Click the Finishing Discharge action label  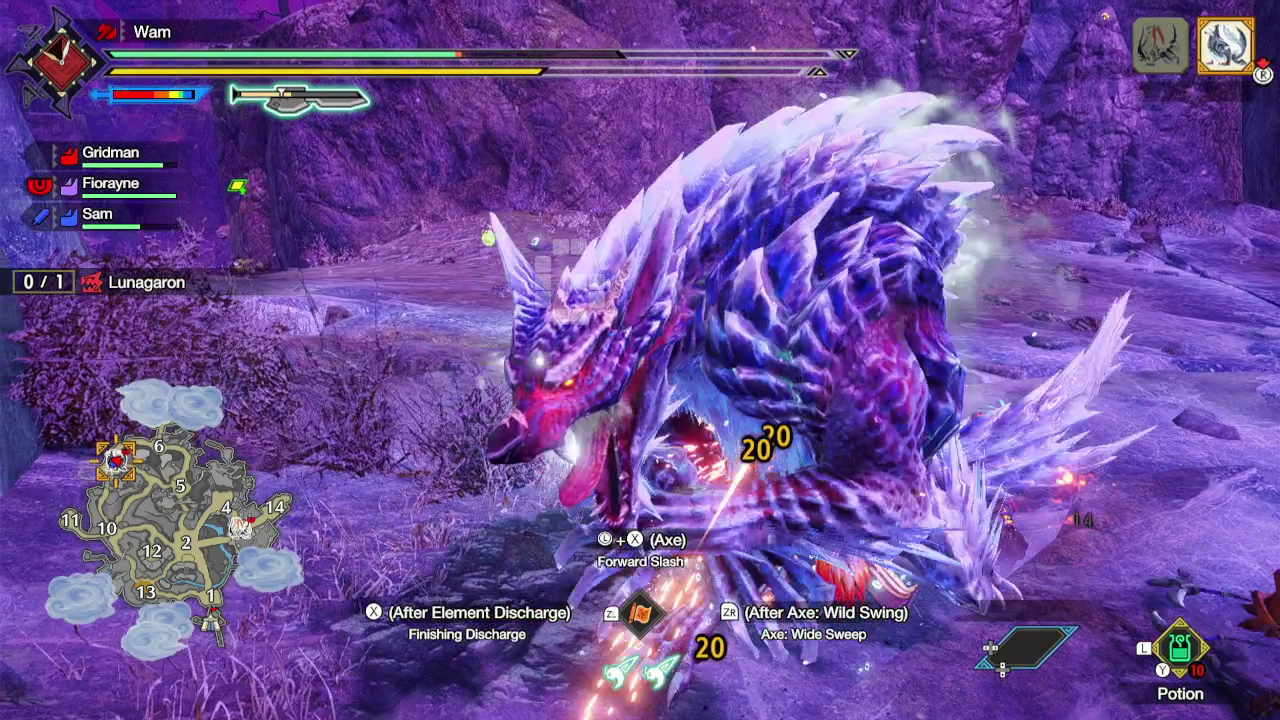466,634
